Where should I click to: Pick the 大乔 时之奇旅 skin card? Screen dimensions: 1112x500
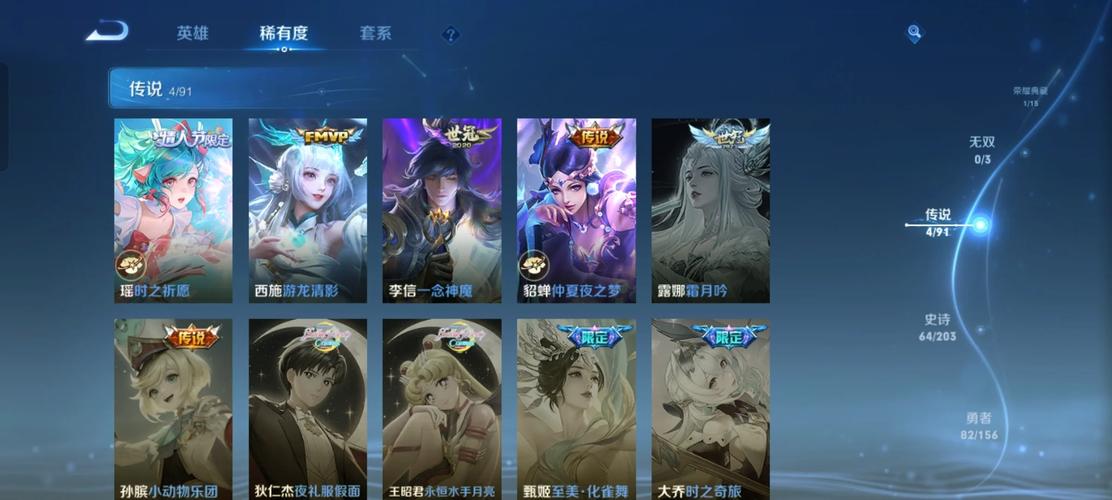[x=710, y=409]
